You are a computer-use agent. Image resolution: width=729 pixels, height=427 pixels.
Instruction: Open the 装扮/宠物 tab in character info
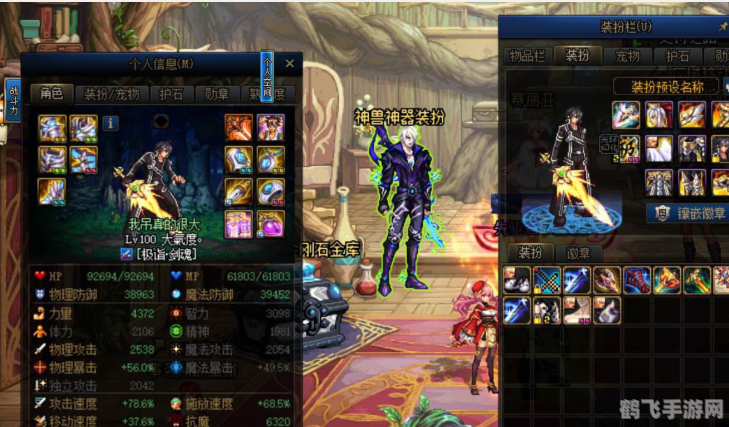(110, 94)
